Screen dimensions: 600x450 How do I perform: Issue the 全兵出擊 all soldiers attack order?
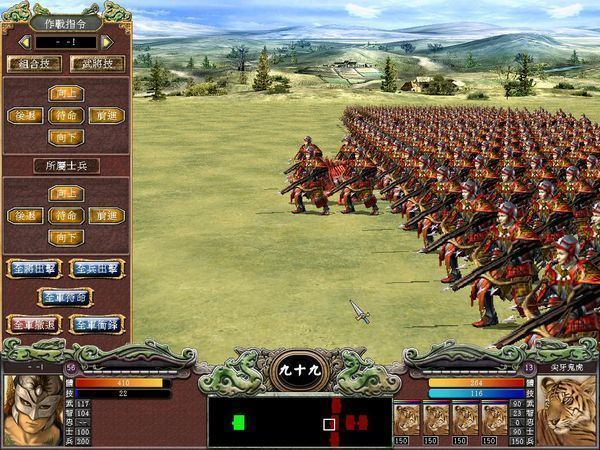click(x=97, y=268)
